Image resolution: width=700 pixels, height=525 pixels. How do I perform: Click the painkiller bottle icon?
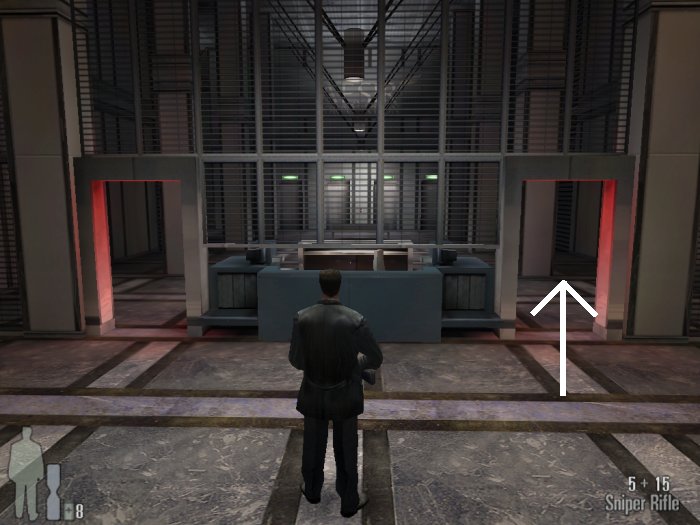point(67,511)
